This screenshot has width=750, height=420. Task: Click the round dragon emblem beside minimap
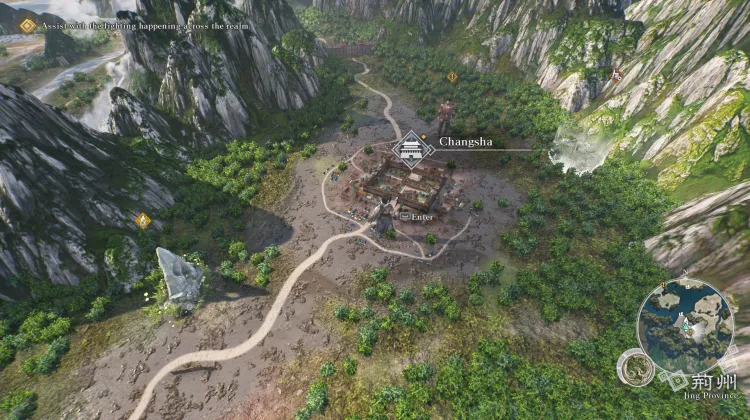pyautogui.click(x=636, y=368)
